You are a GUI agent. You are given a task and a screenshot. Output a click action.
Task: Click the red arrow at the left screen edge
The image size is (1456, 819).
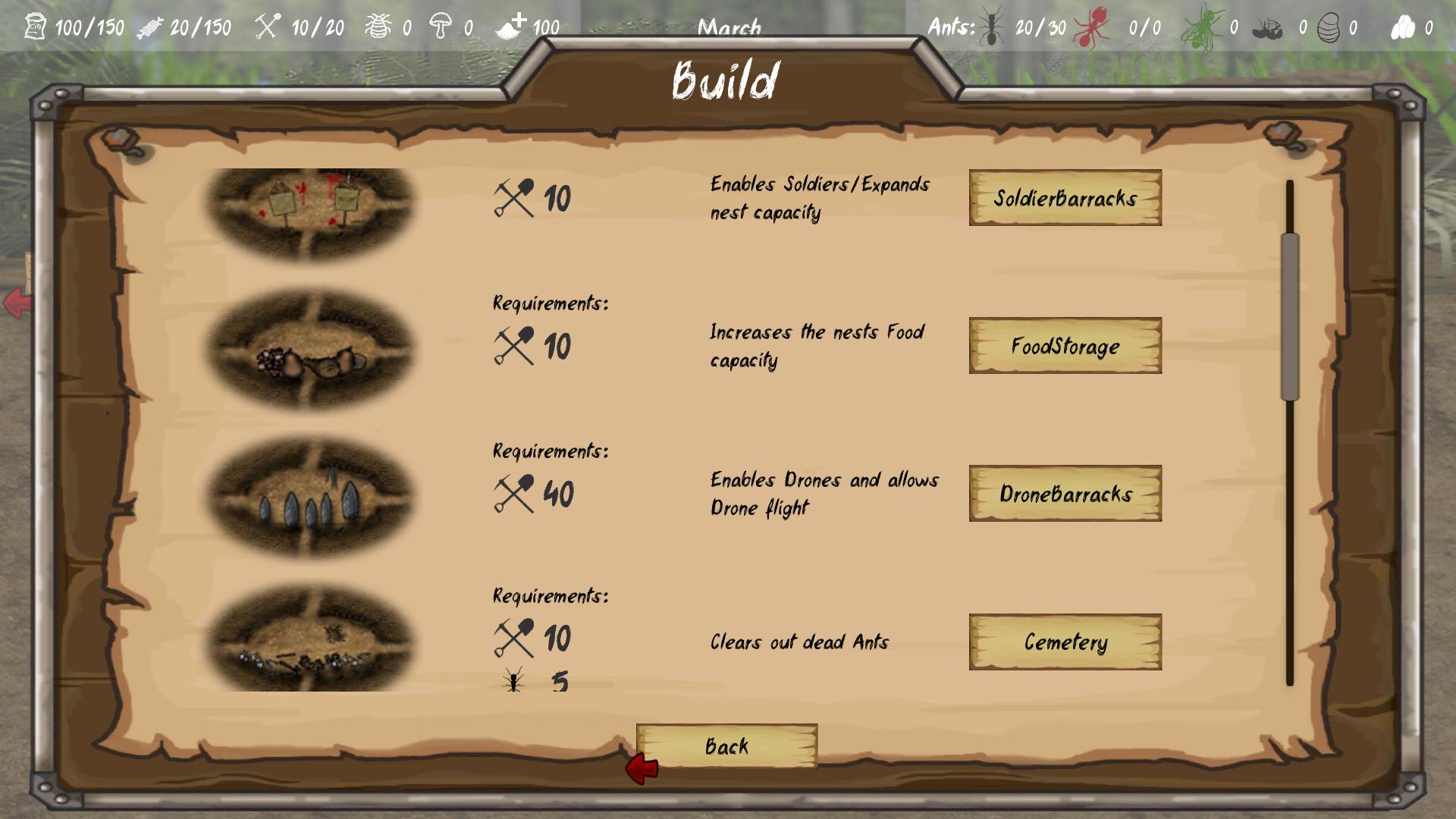point(16,303)
